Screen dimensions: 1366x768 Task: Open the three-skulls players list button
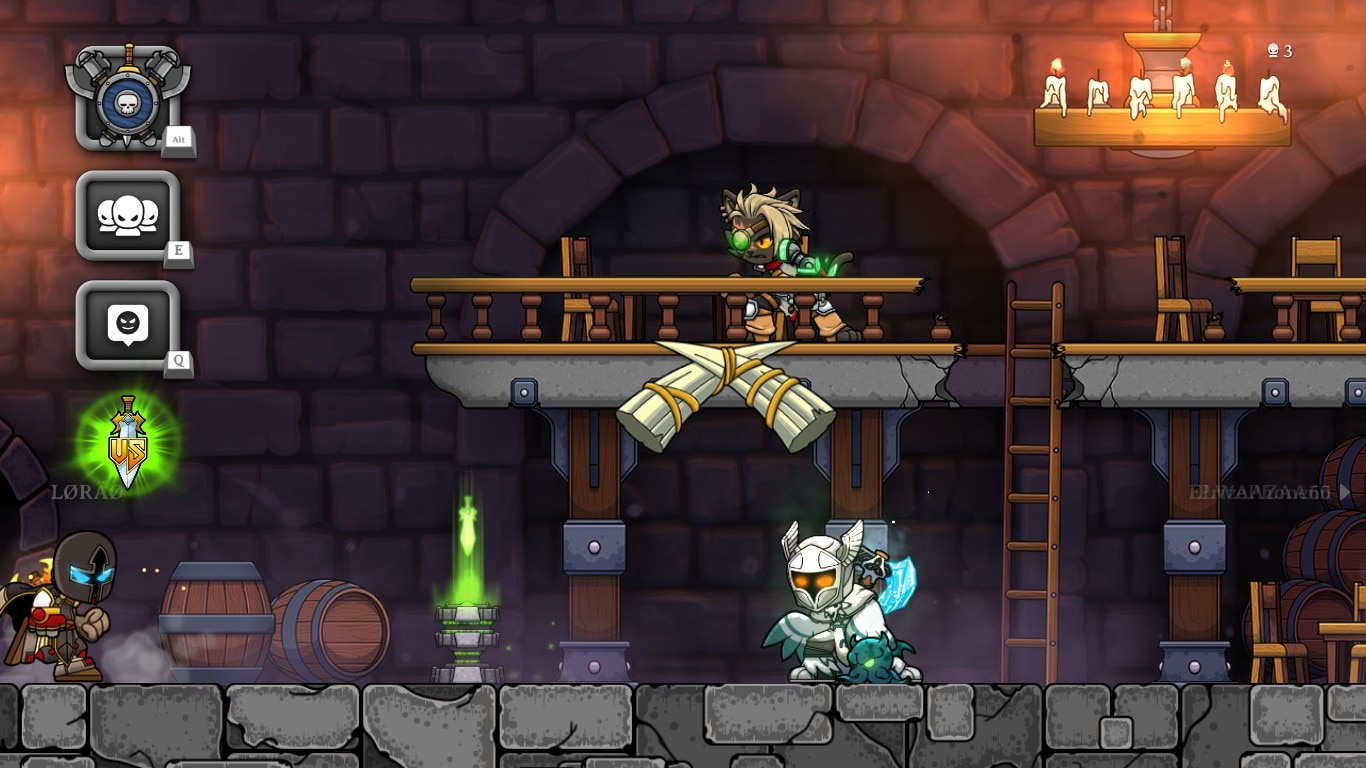tap(128, 216)
